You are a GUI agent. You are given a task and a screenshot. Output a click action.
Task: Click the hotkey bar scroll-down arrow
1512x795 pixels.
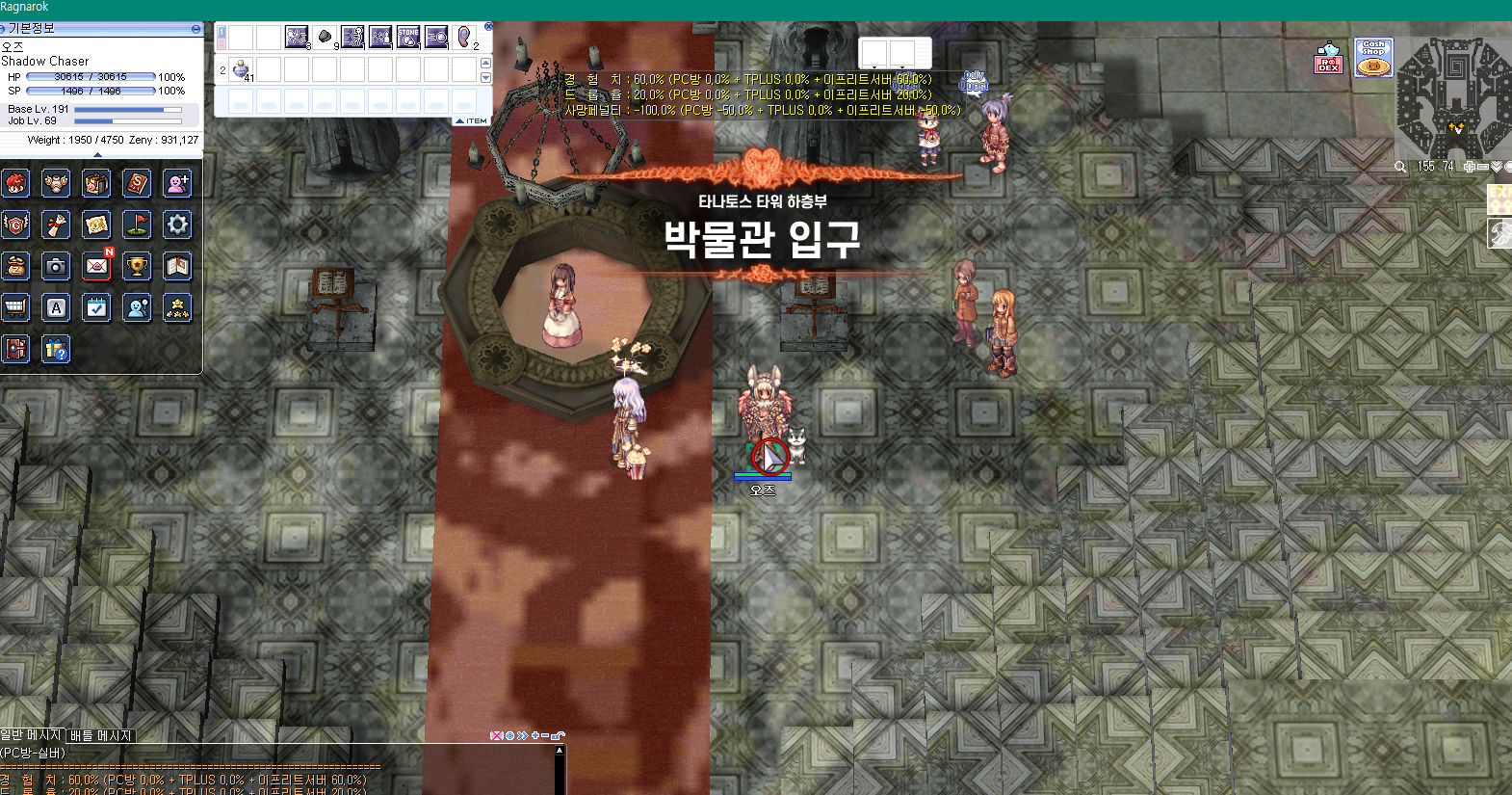tap(485, 77)
